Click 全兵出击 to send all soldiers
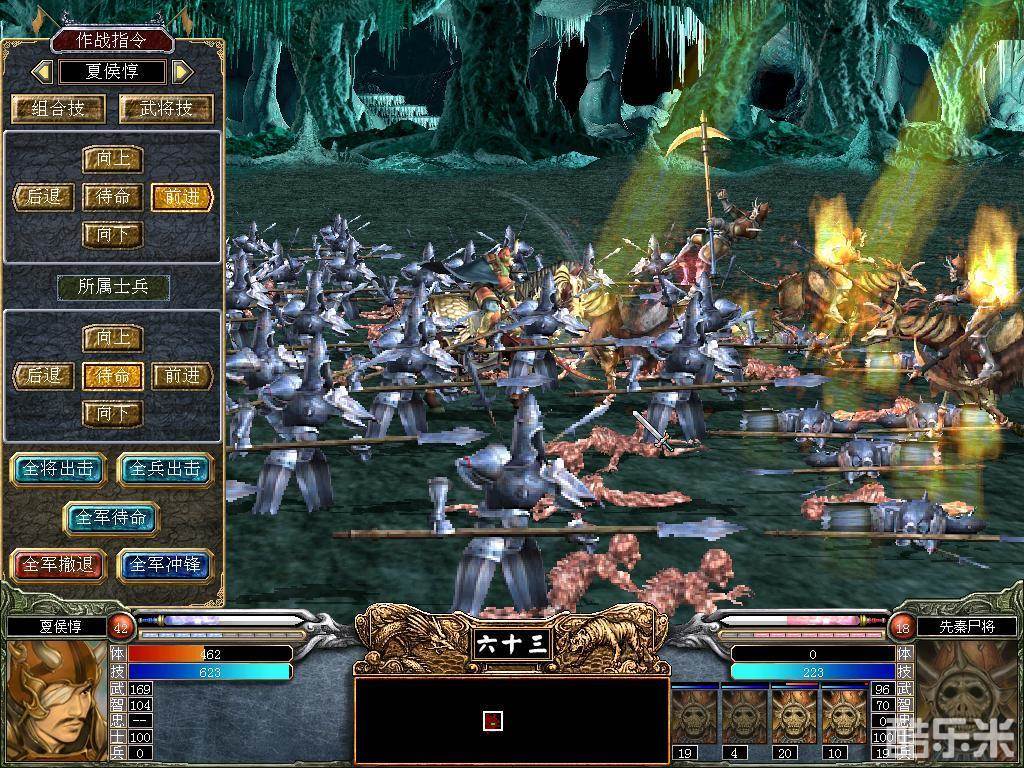Screen dimensions: 1024x768 [165, 469]
